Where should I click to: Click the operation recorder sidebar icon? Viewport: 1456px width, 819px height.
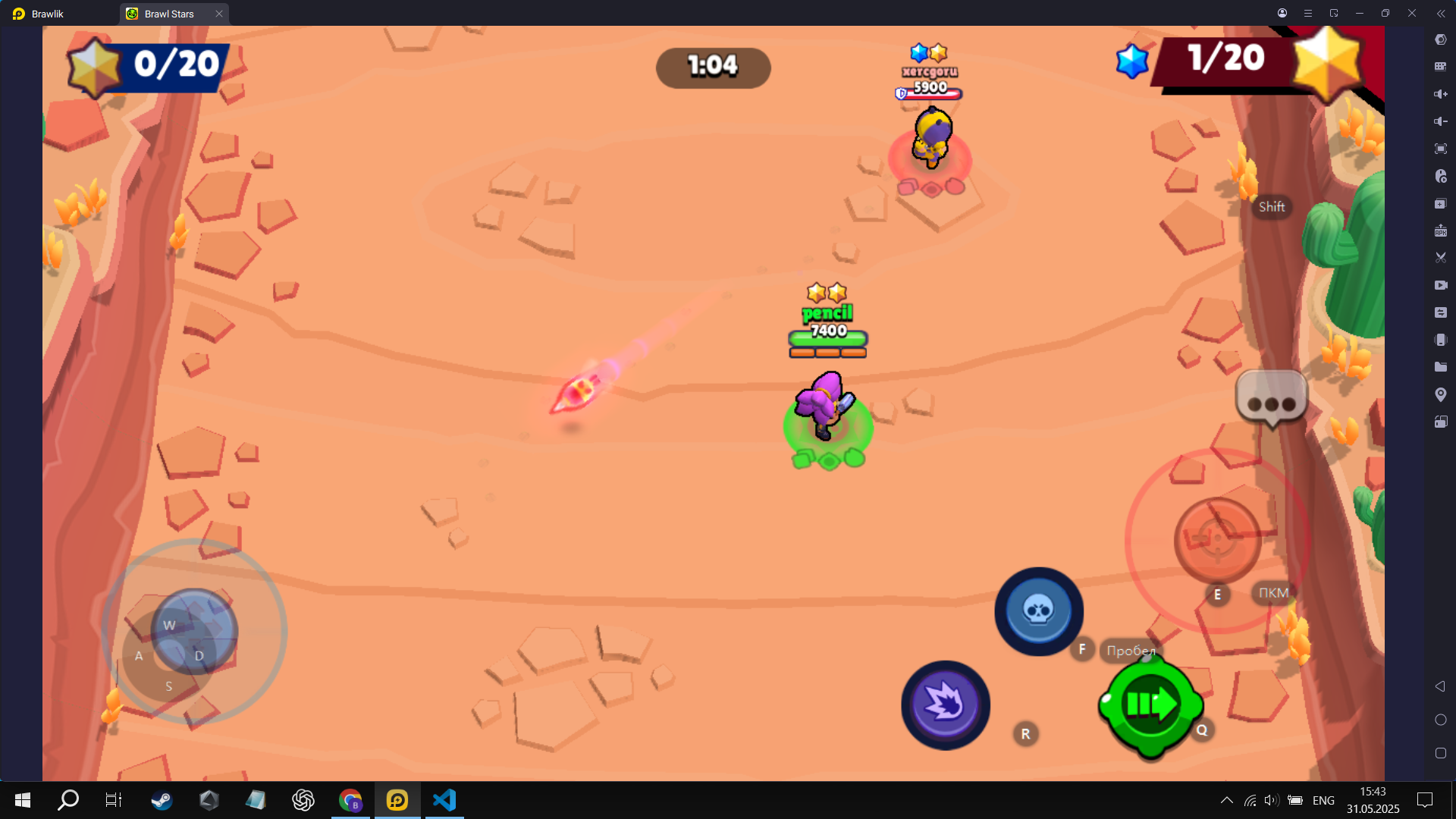1440,176
